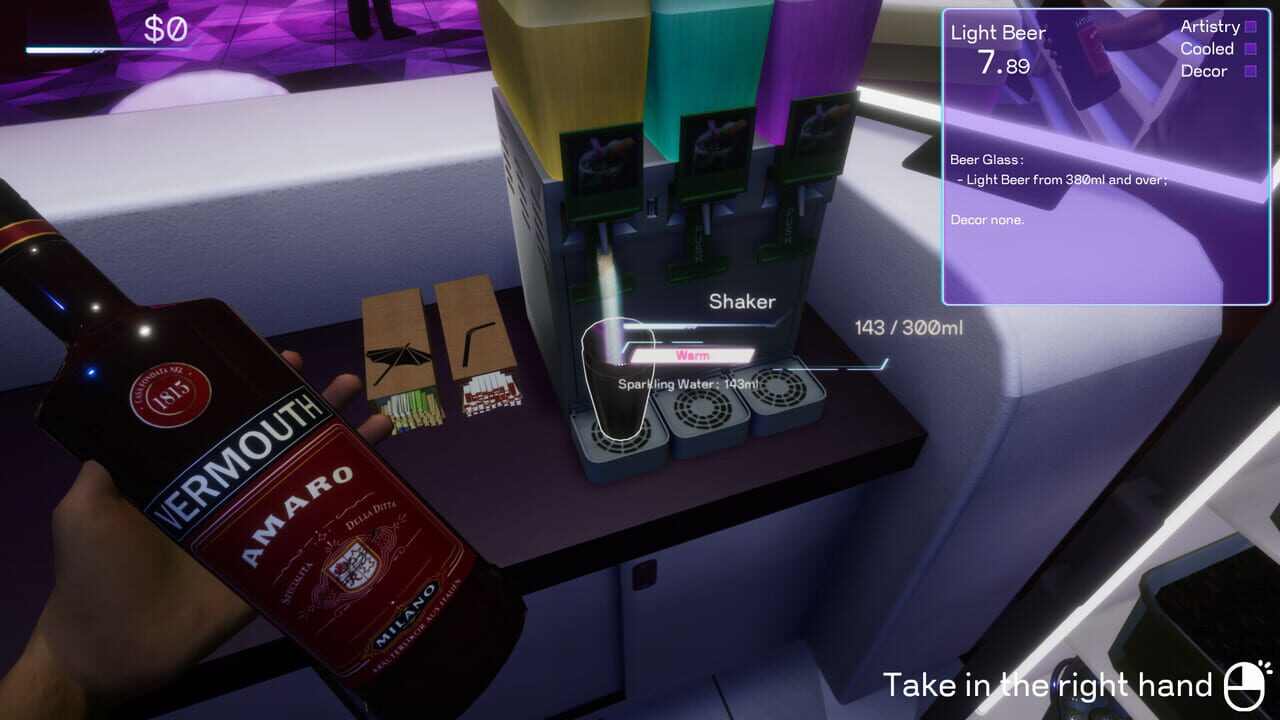Screen dimensions: 1280x720
Task: Click the Warm temperature indicator
Action: tap(691, 354)
